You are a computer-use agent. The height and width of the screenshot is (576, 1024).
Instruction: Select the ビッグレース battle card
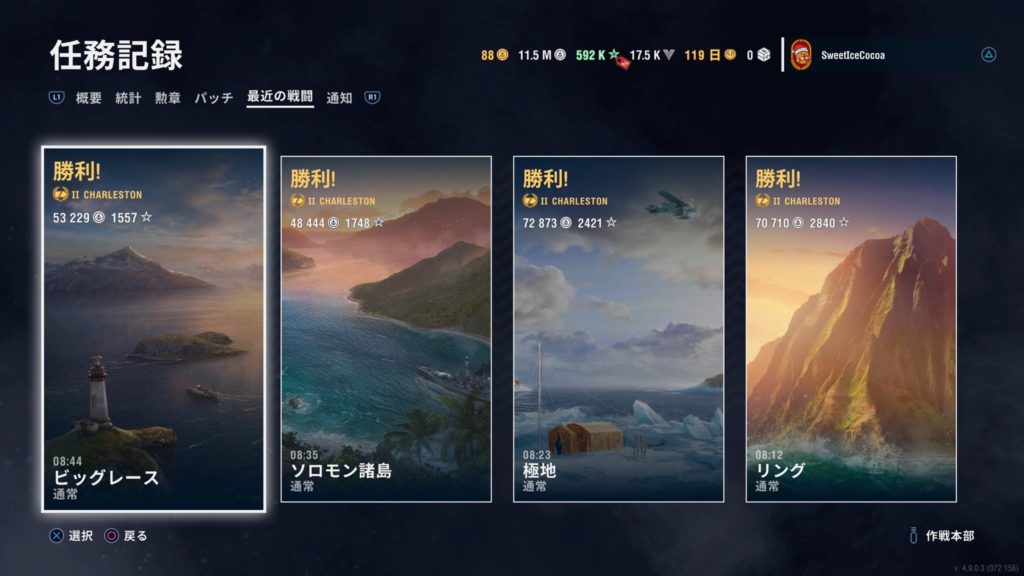154,329
